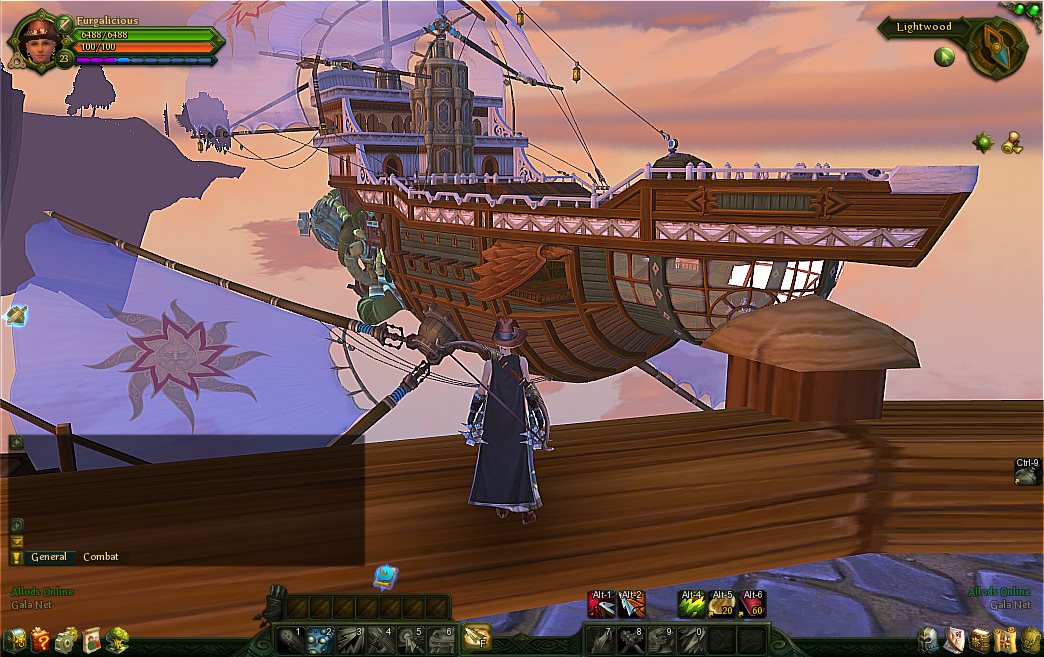Activate the Alt-2 orange arrow ability
Image resolution: width=1044 pixels, height=657 pixels.
point(631,604)
